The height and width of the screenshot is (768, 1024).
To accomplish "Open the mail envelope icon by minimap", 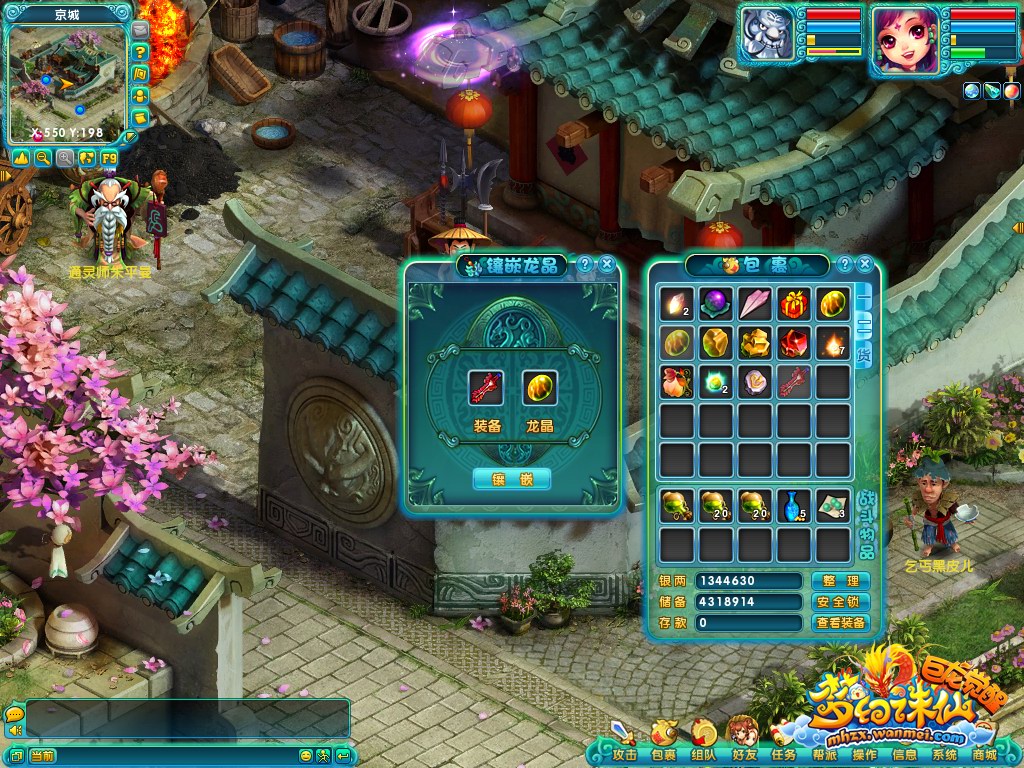I will click(x=140, y=32).
